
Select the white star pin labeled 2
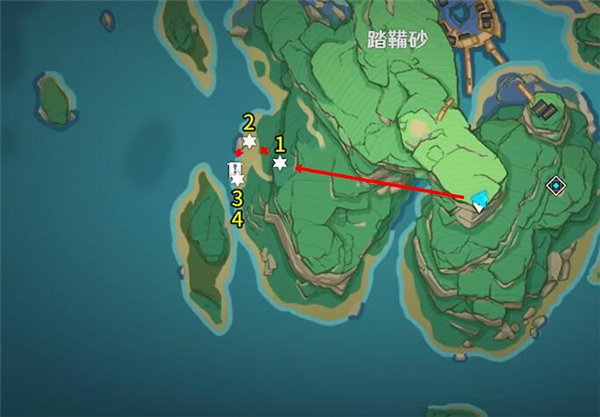pyautogui.click(x=249, y=142)
